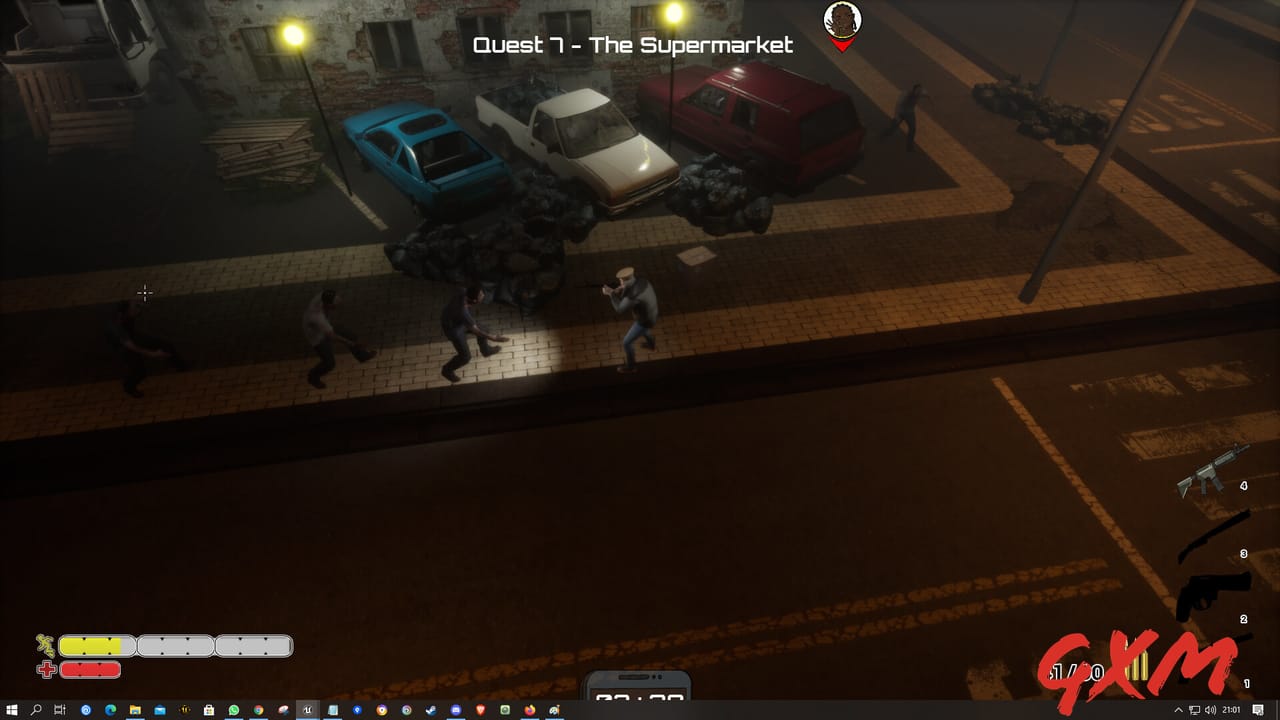This screenshot has height=720, width=1280.
Task: Click the character portrait objective marker
Action: click(x=842, y=20)
